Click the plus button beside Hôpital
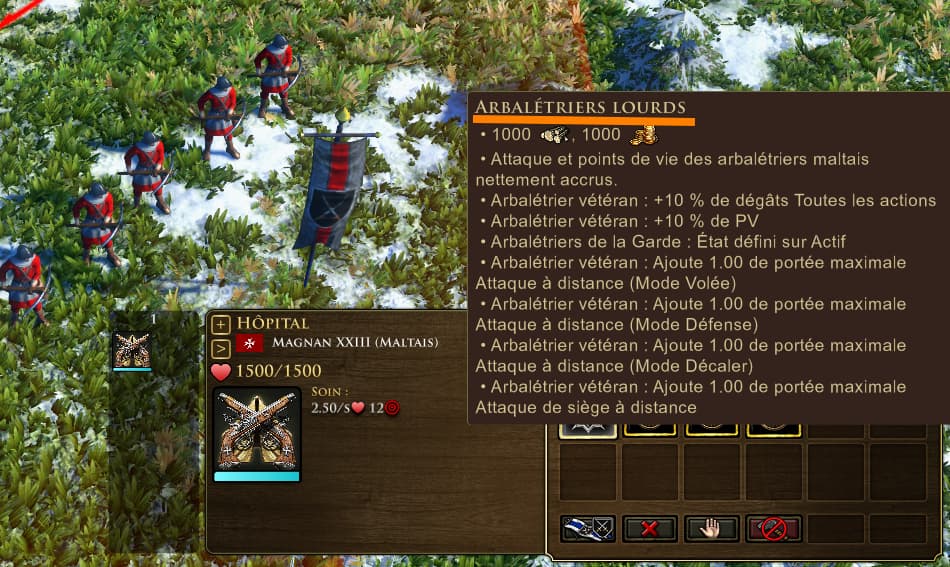950x567 pixels. [221, 325]
